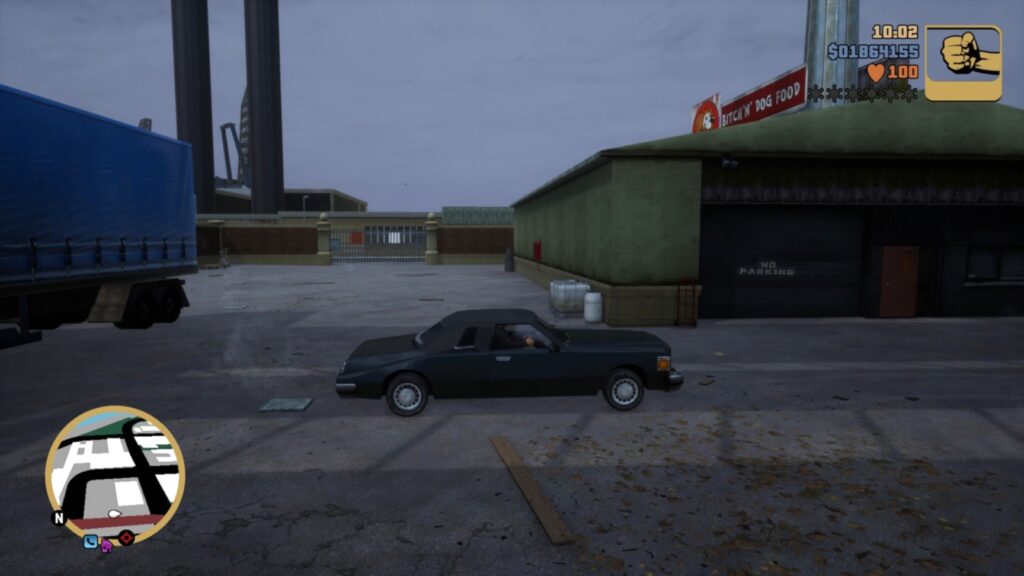Select the fist weapon icon
Image resolution: width=1024 pixels, height=576 pixels.
pos(962,62)
